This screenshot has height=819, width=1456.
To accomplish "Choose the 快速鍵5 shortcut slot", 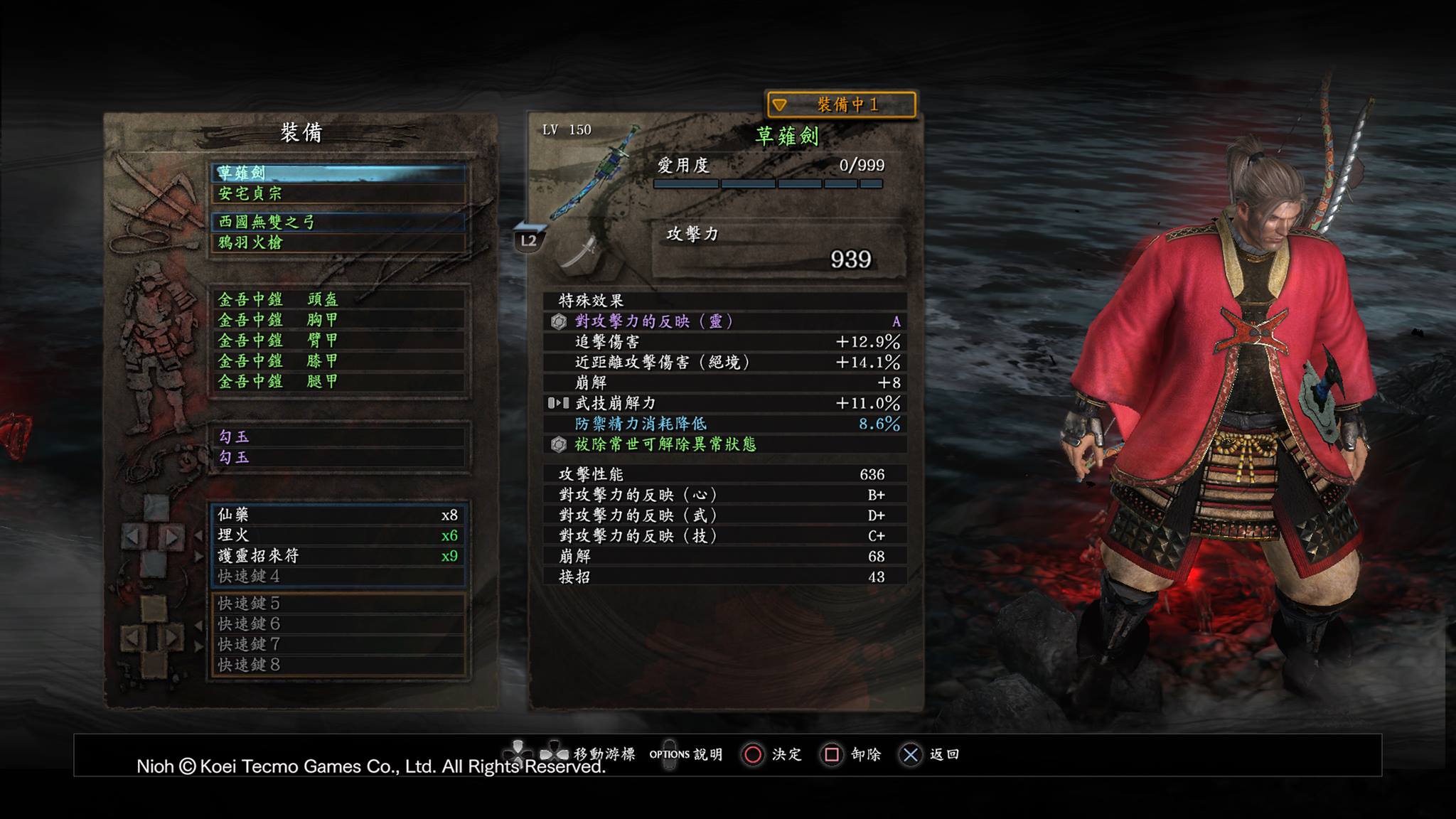I will [338, 604].
